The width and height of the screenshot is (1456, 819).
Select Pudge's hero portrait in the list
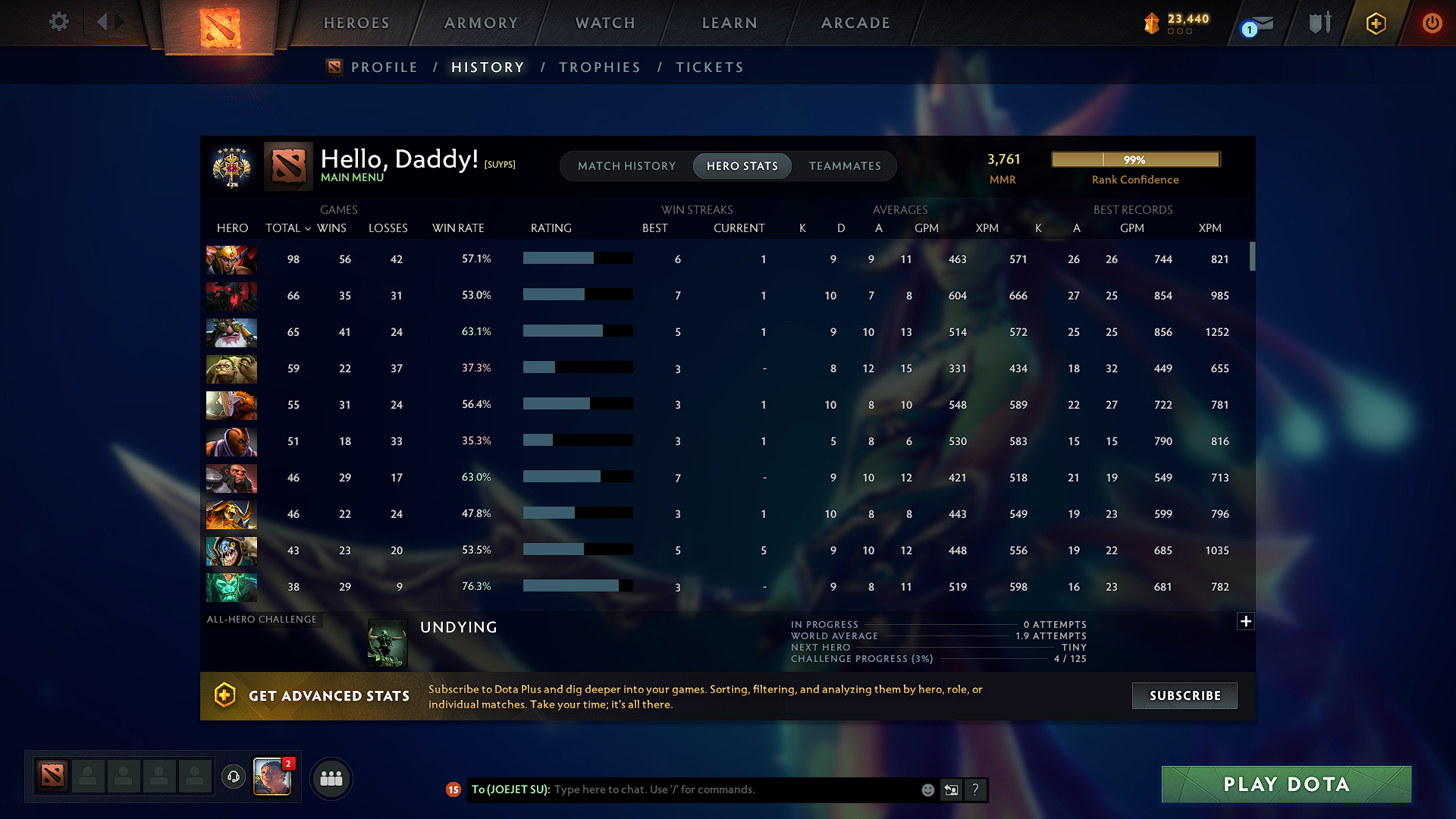click(x=231, y=369)
